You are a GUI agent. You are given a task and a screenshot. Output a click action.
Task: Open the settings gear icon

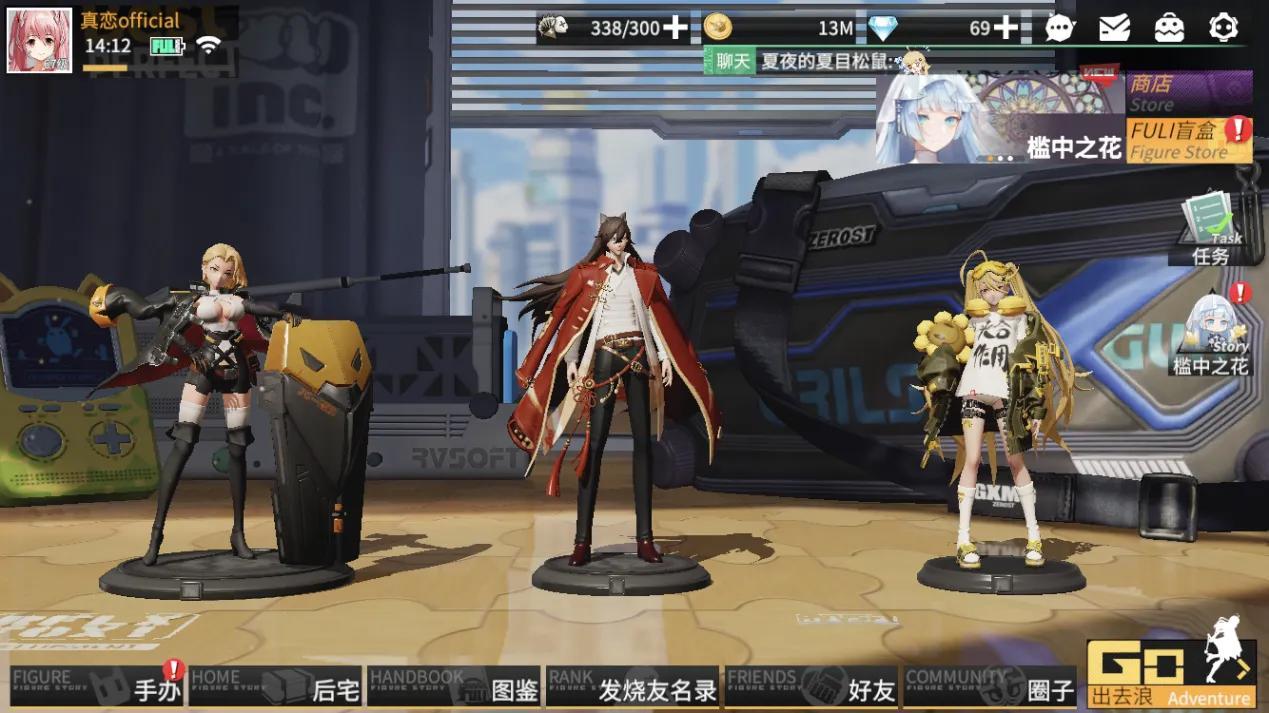pyautogui.click(x=1223, y=28)
